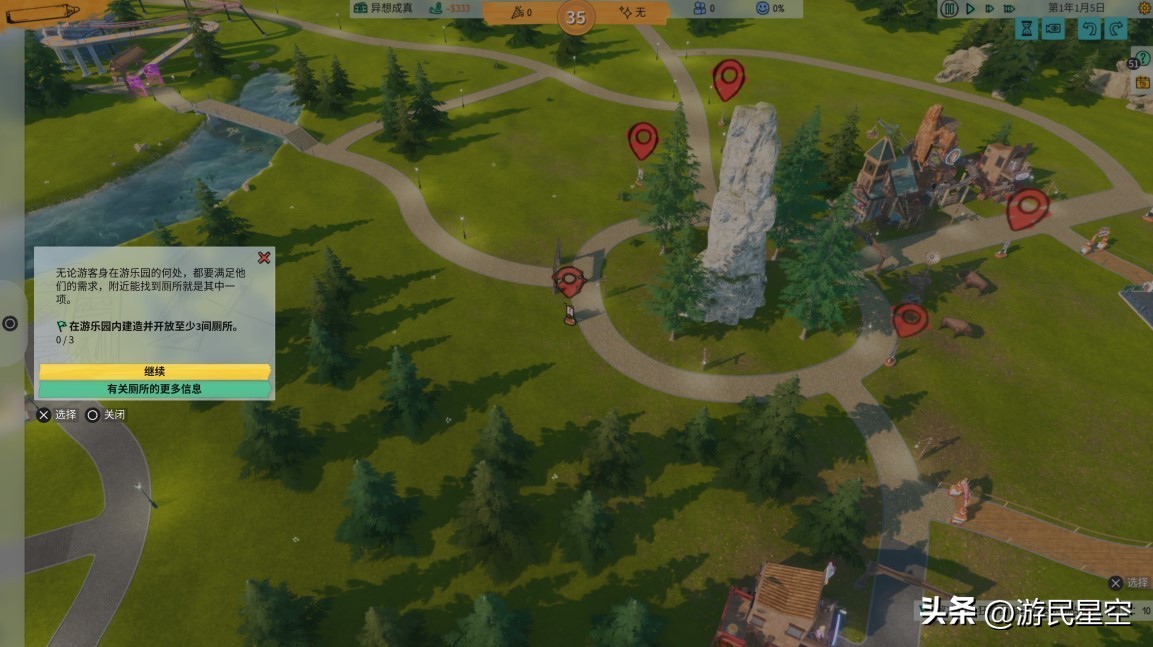Viewport: 1153px width, 647px height.
Task: Show the visitor count panel
Action: [705, 9]
